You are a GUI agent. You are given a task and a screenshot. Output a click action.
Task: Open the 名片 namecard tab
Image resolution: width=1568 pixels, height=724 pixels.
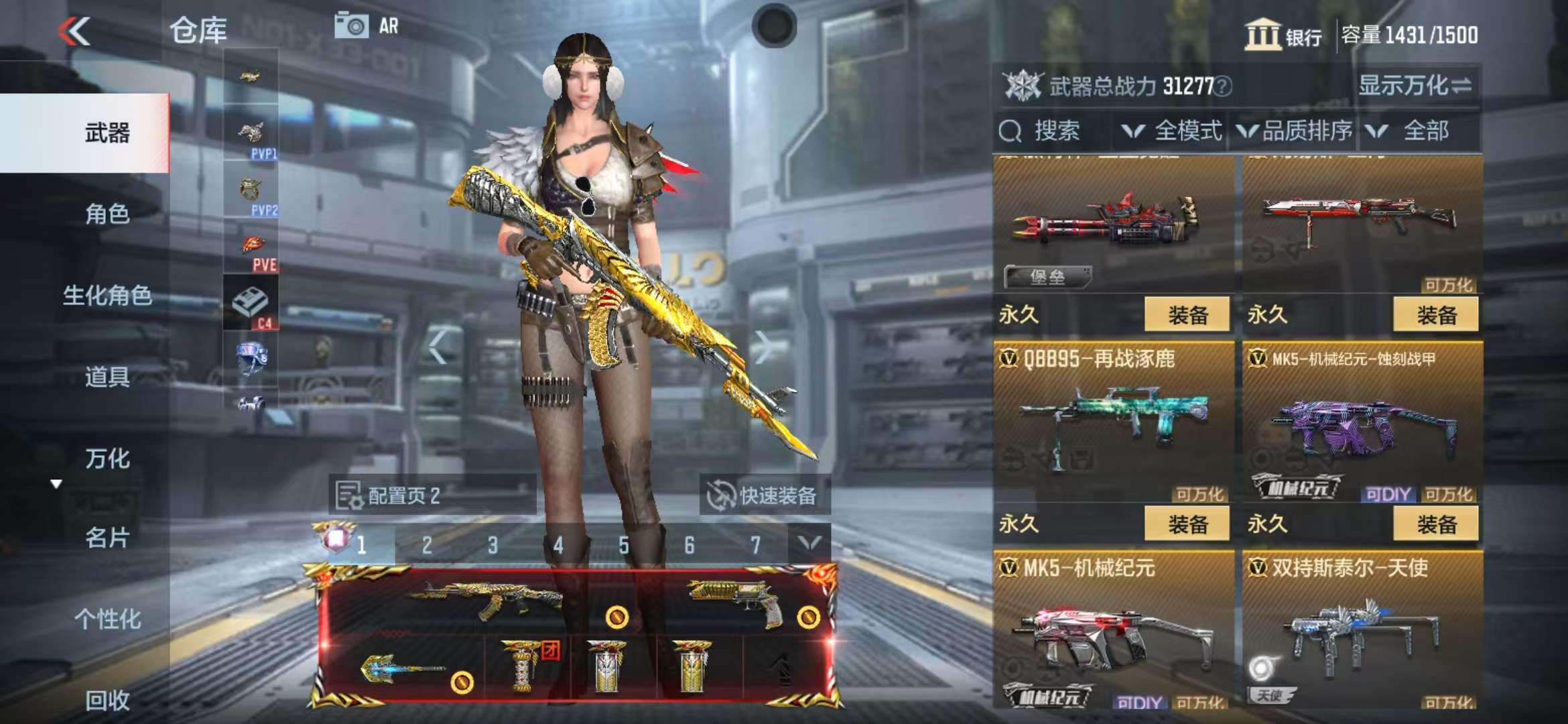click(107, 538)
